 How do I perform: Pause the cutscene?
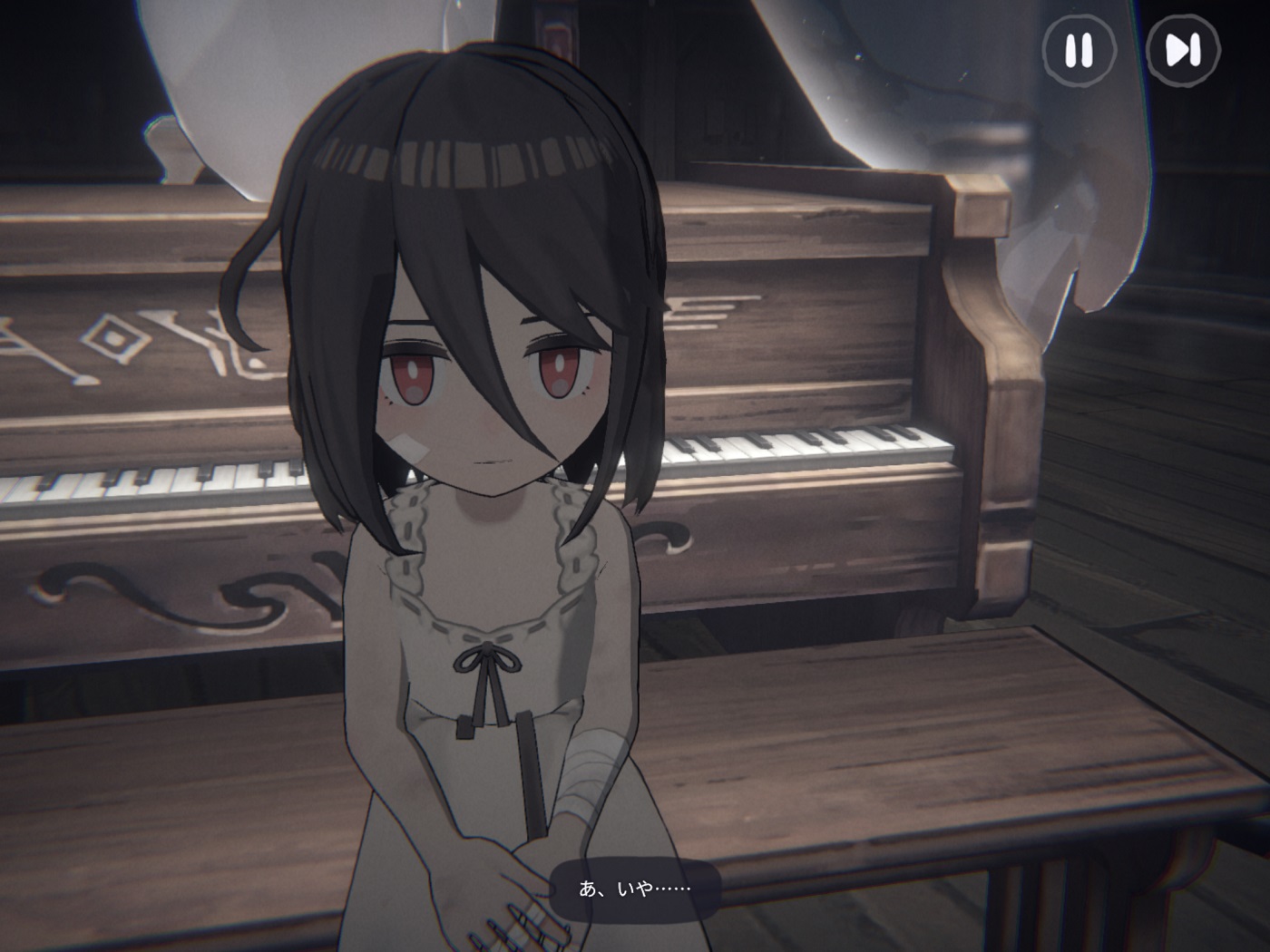1078,51
